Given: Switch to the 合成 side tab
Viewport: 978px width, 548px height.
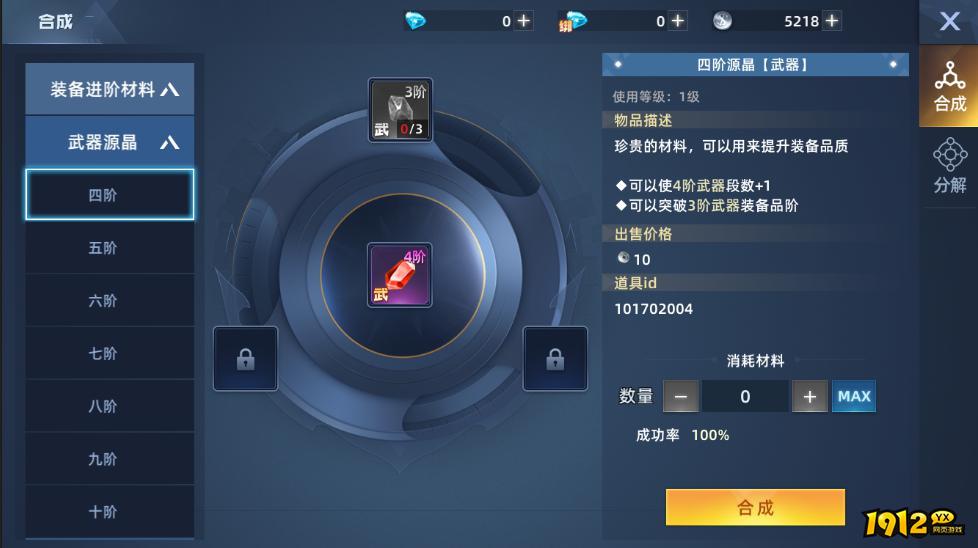Looking at the screenshot, I should (x=949, y=87).
